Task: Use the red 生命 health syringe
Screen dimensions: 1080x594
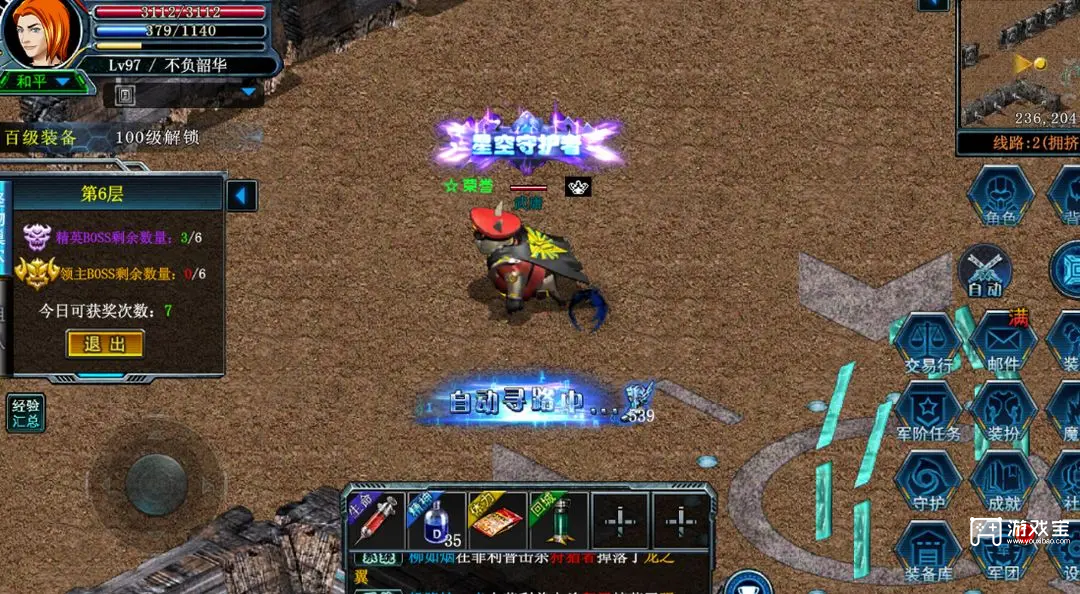Action: point(373,521)
